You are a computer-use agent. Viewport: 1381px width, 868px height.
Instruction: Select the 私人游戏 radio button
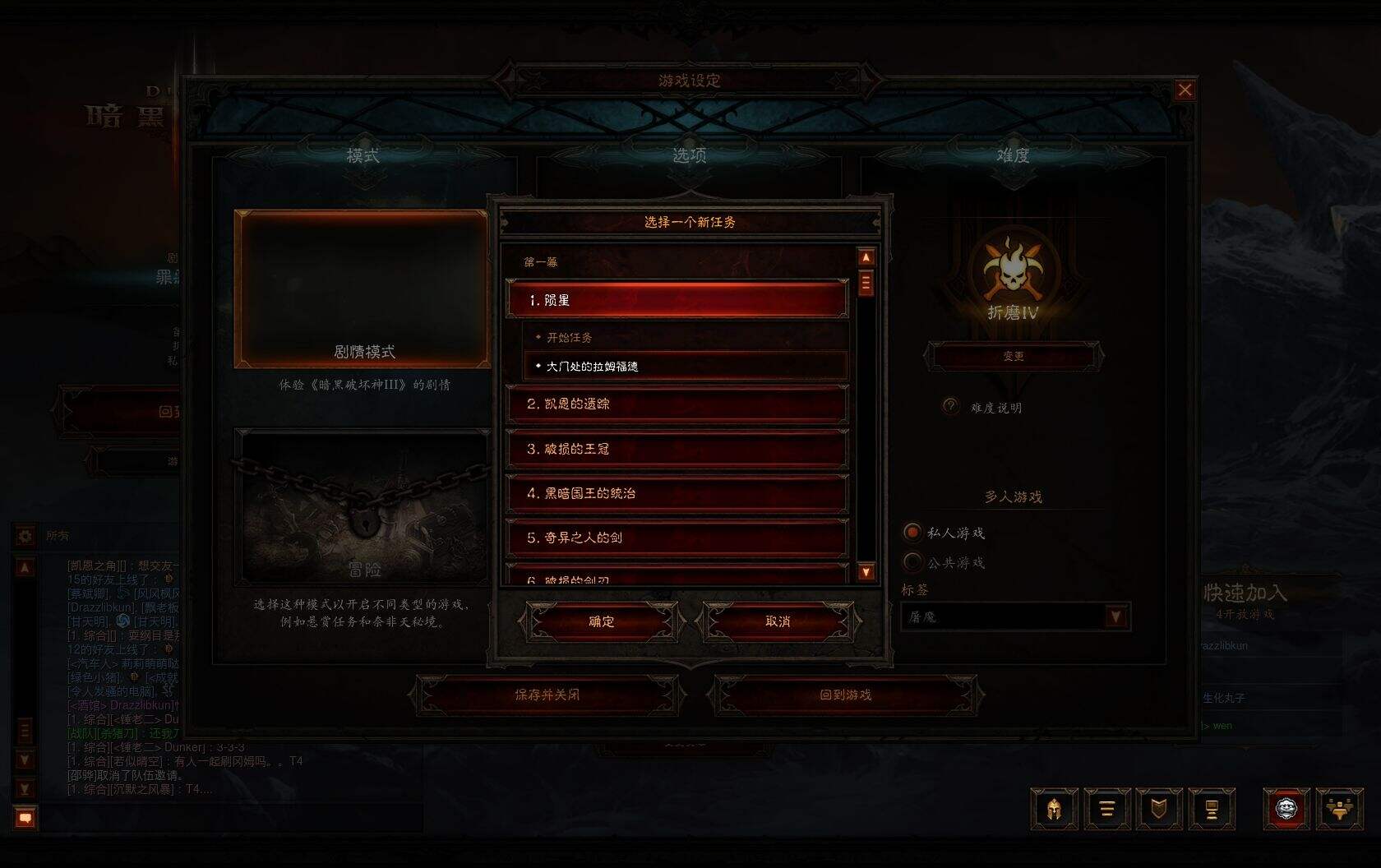tap(912, 533)
